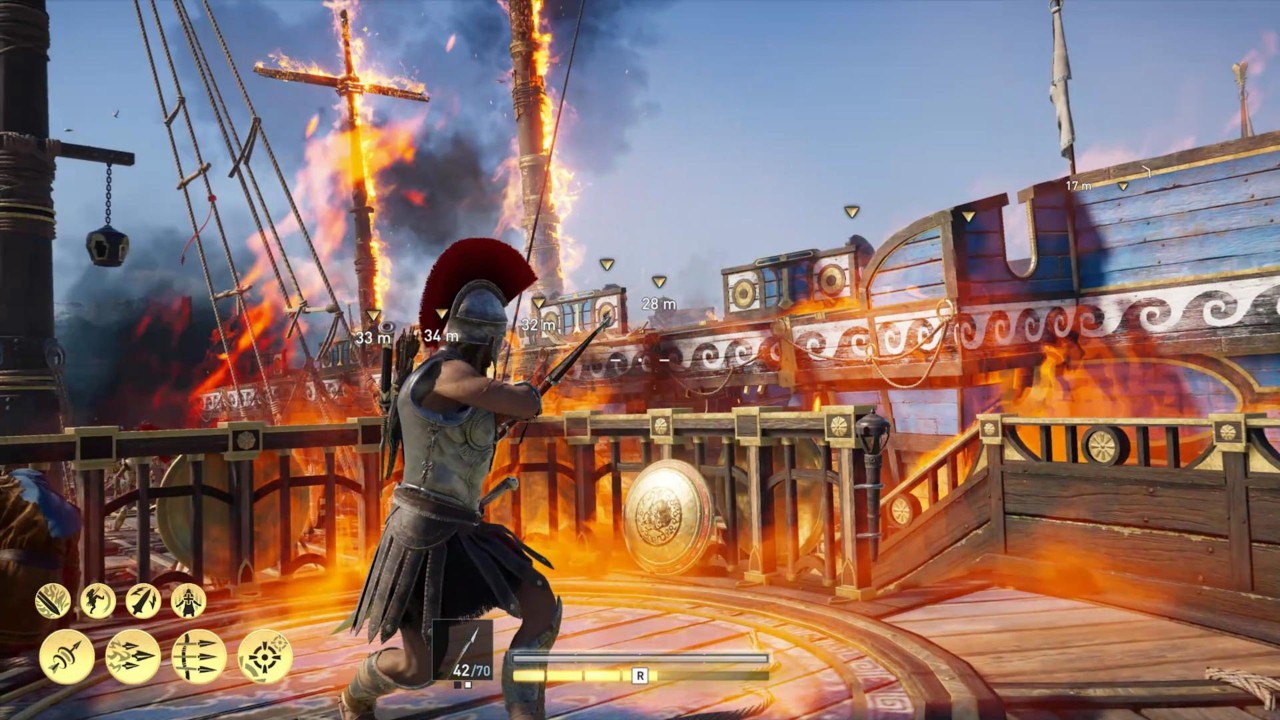Select the arrow-through-rings bow ability
Image resolution: width=1280 pixels, height=720 pixels.
(x=67, y=657)
